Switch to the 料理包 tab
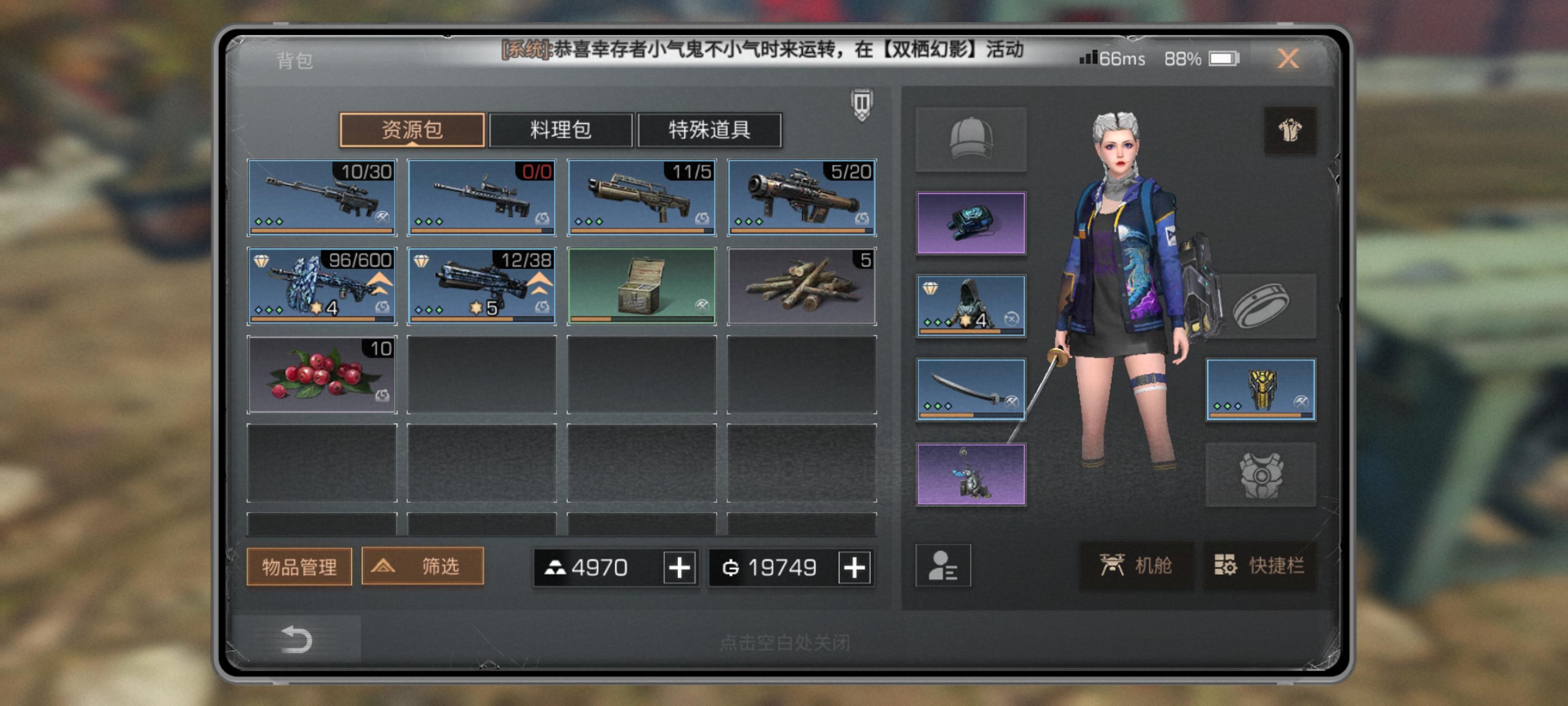This screenshot has height=706, width=1568. (560, 130)
